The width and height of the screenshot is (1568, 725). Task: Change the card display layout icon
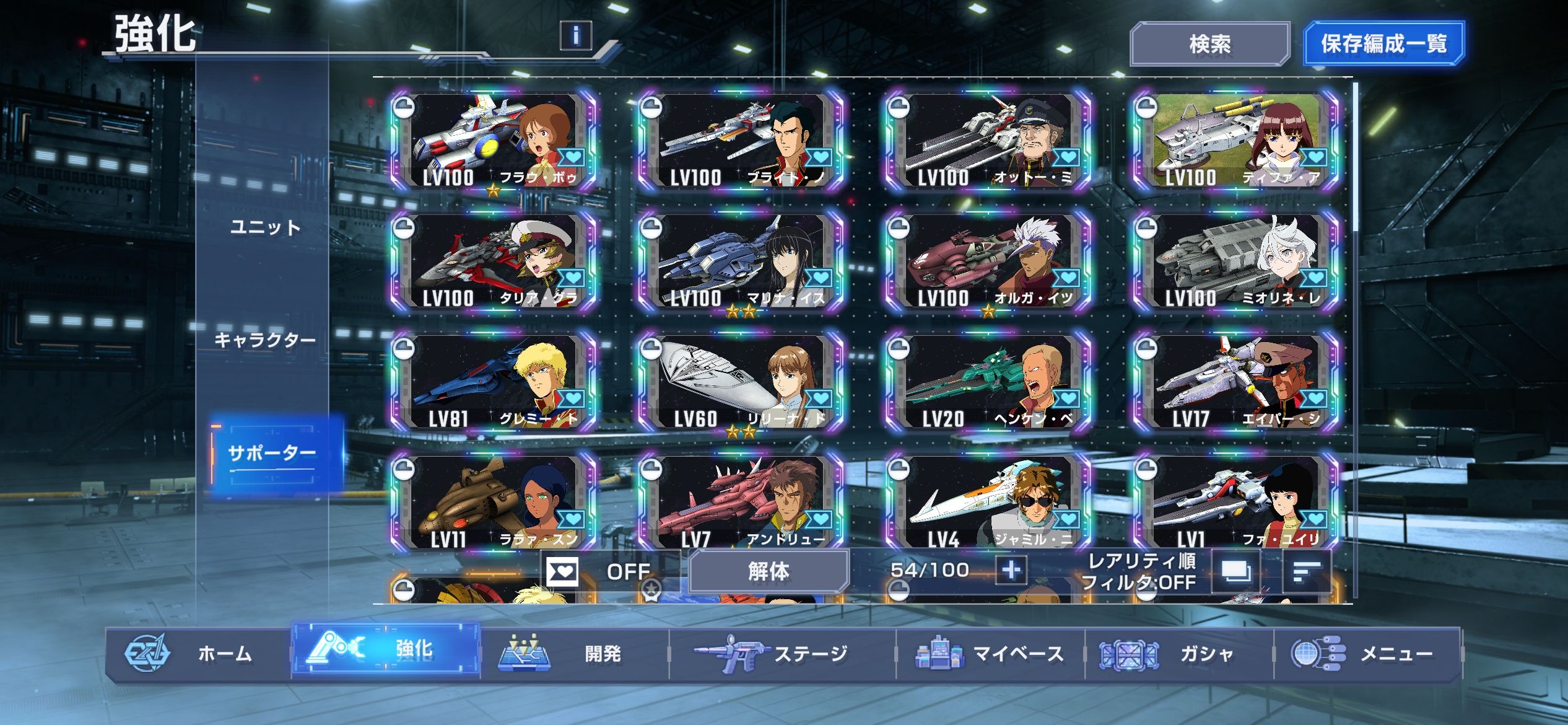point(1235,571)
